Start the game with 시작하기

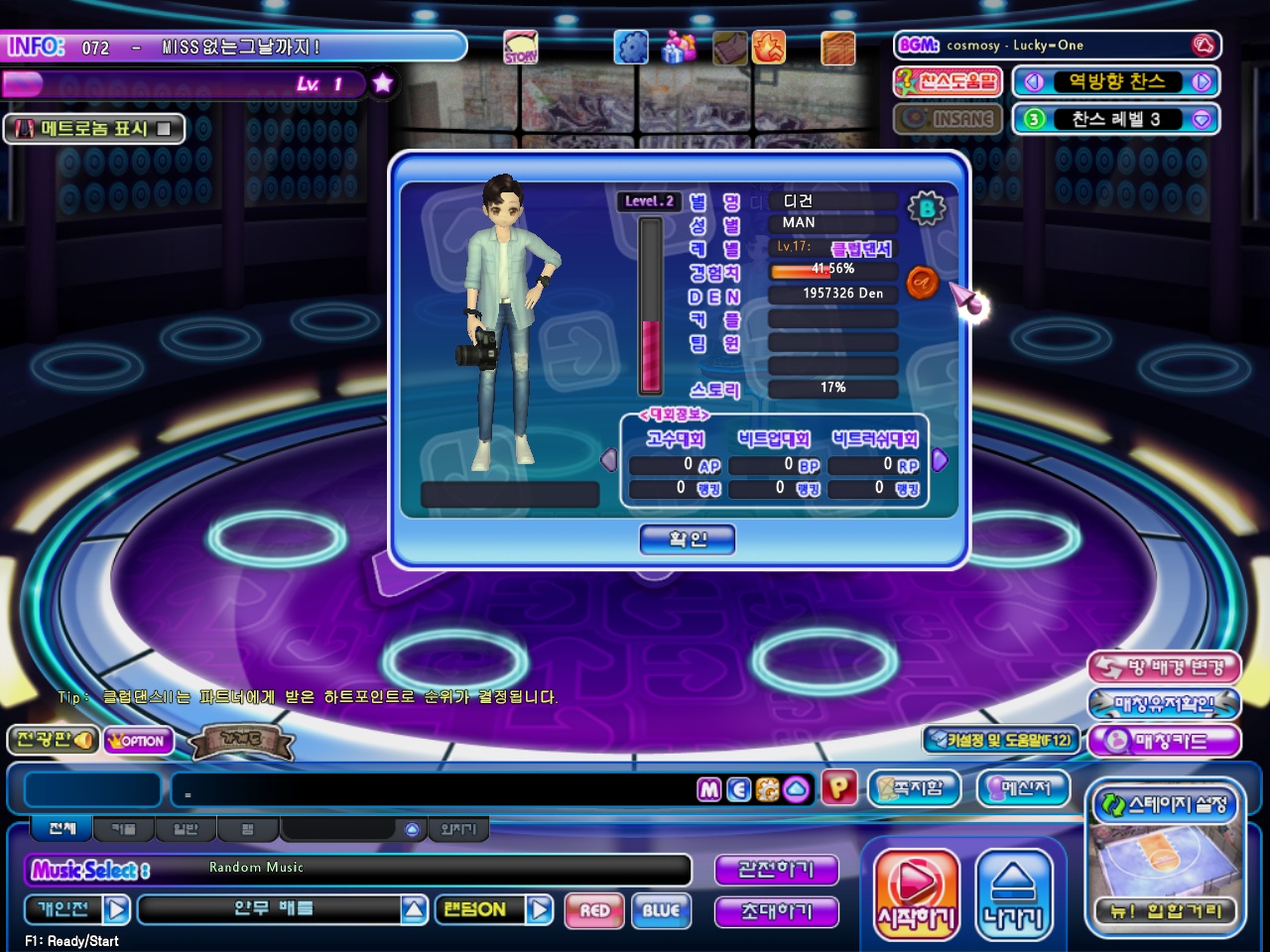(x=916, y=894)
